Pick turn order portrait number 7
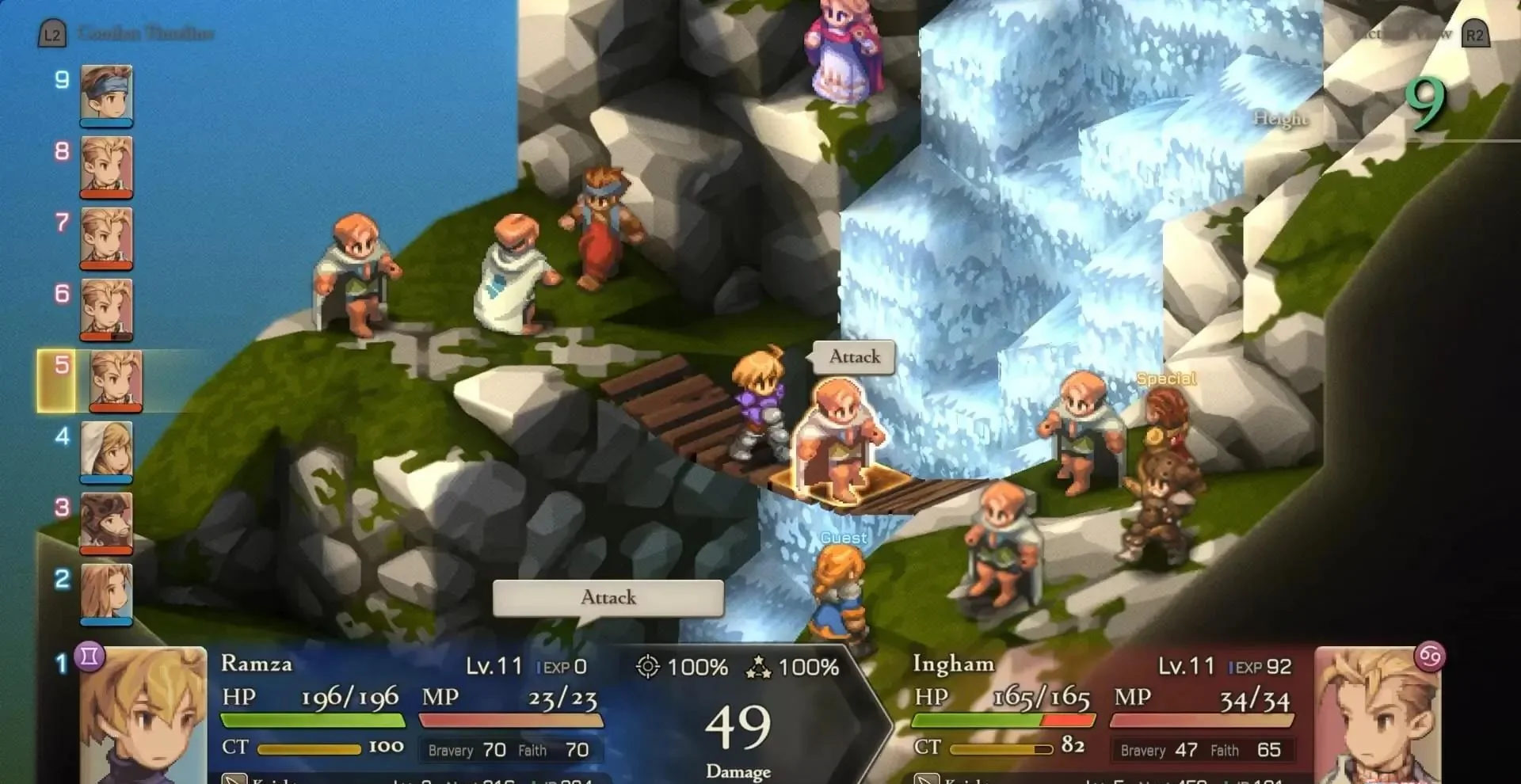The width and height of the screenshot is (1521, 784). click(x=106, y=238)
